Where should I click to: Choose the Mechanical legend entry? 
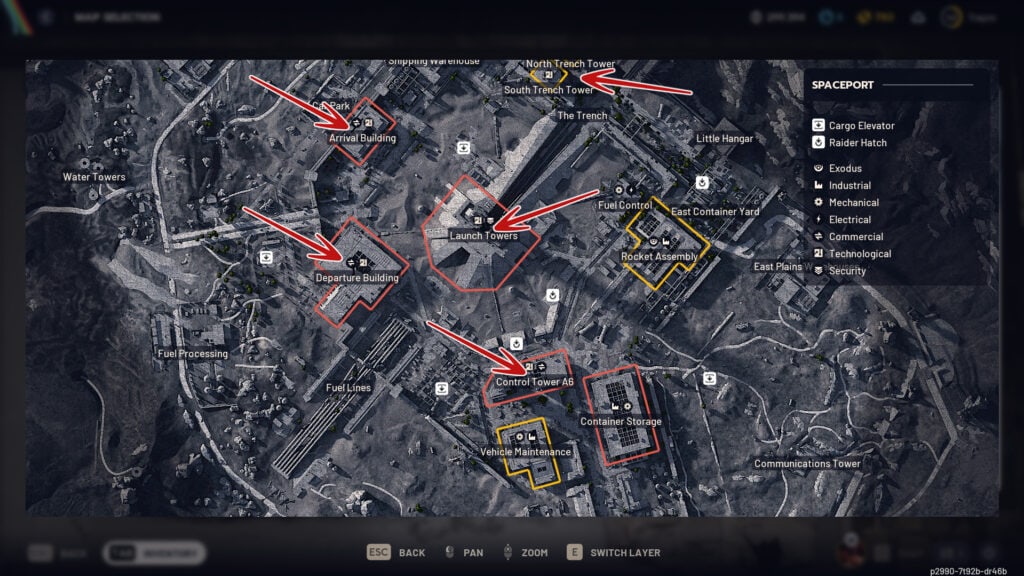[853, 203]
